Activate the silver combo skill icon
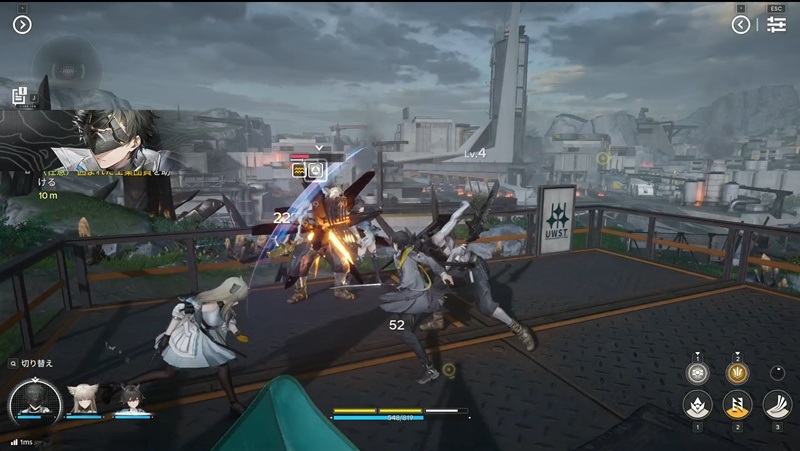Screen dimensions: 800x451 pyautogui.click(x=697, y=373)
